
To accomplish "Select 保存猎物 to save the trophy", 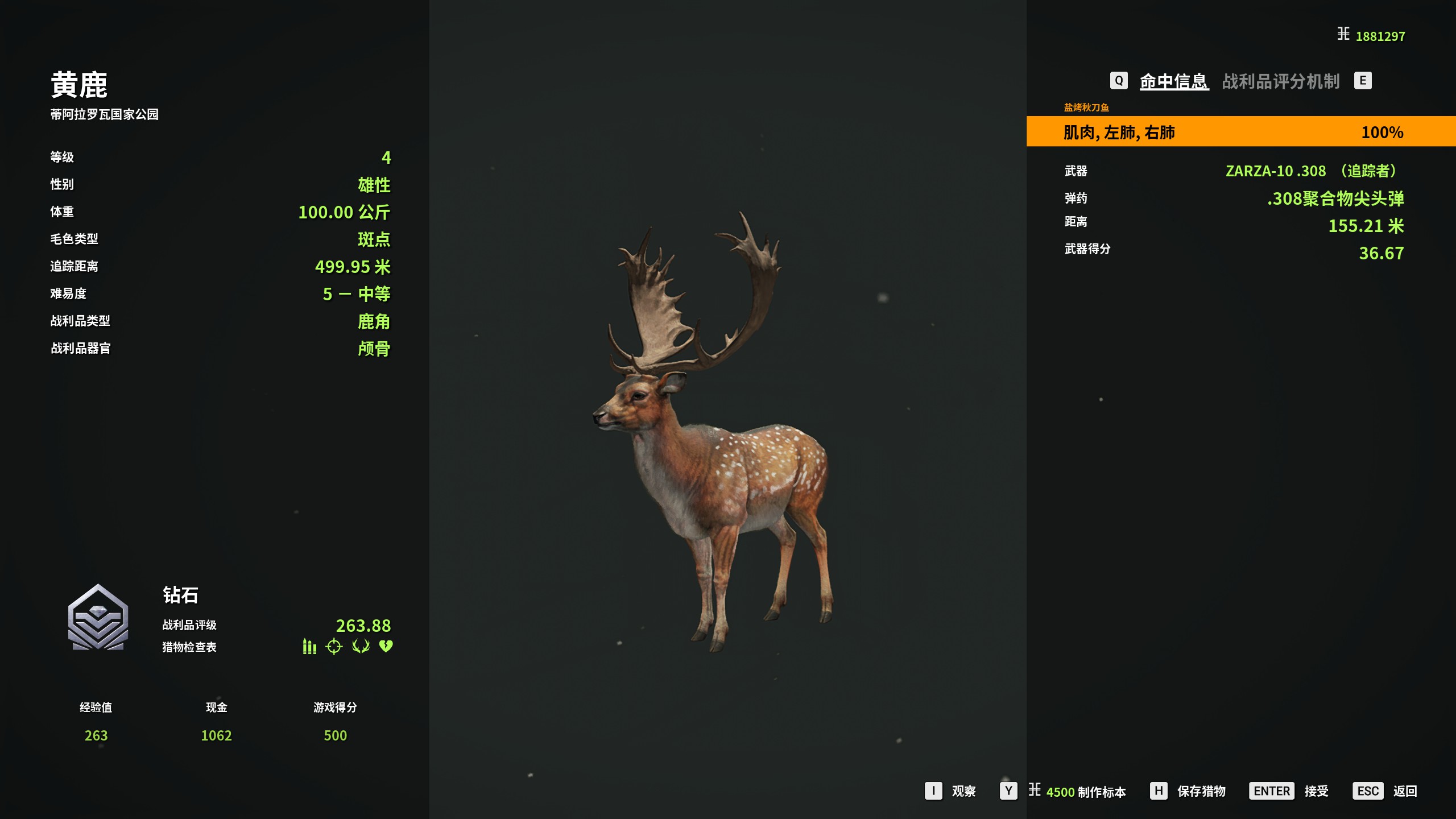I will (1201, 791).
